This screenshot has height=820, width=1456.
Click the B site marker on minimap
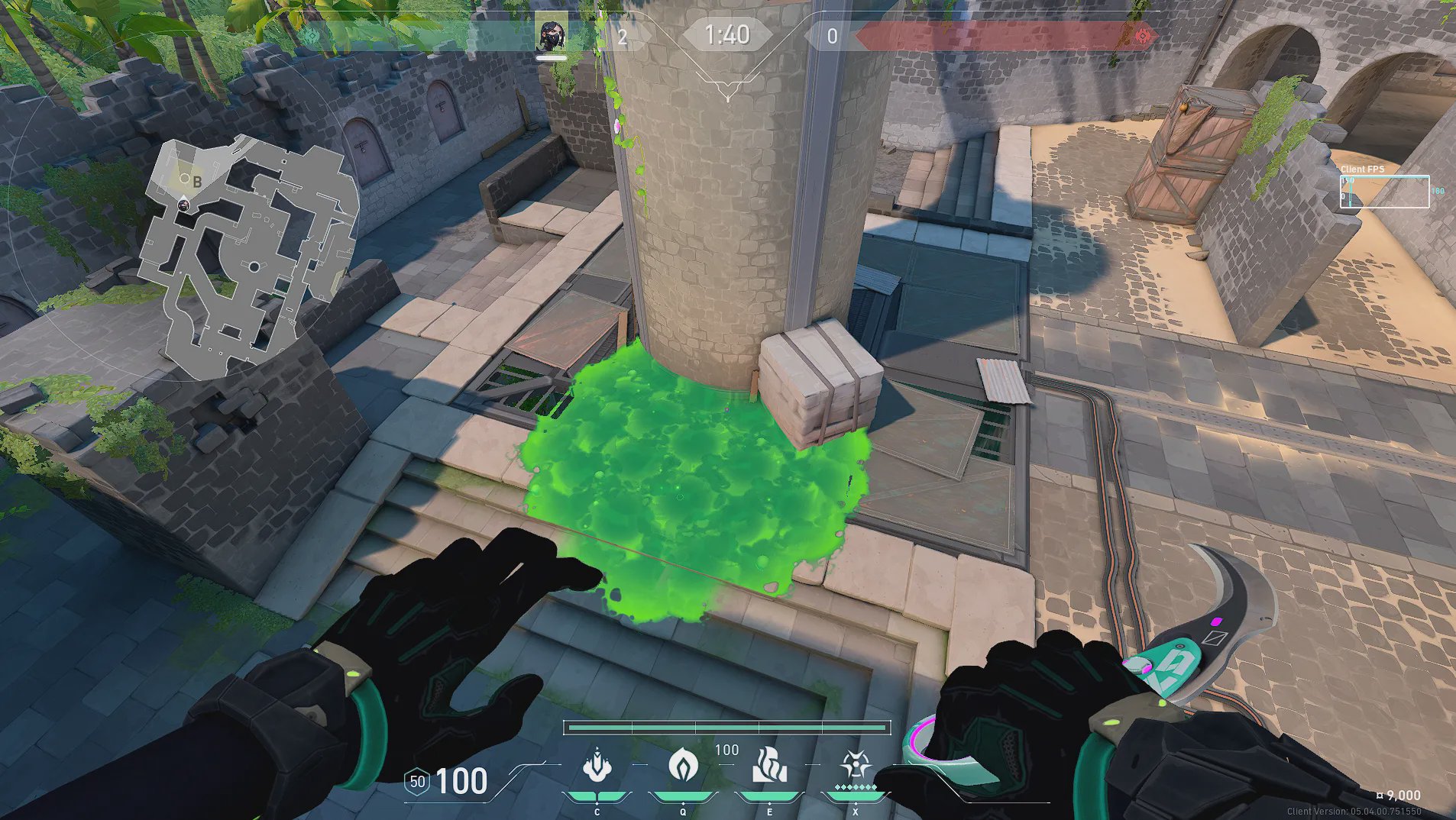(196, 182)
